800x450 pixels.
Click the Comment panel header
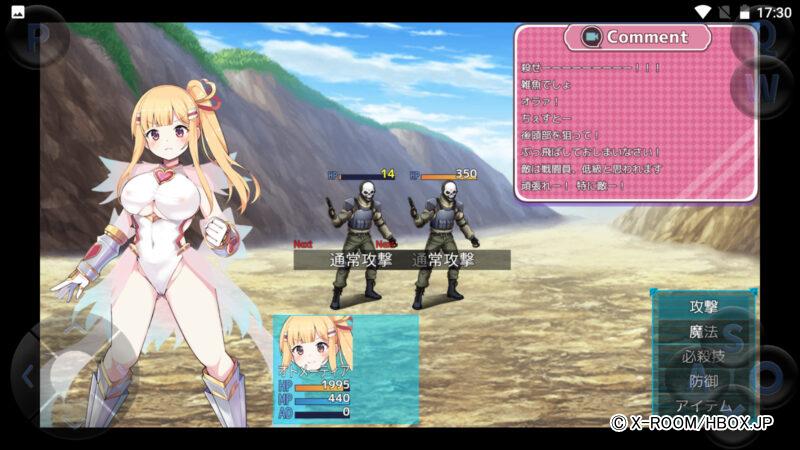pos(637,37)
